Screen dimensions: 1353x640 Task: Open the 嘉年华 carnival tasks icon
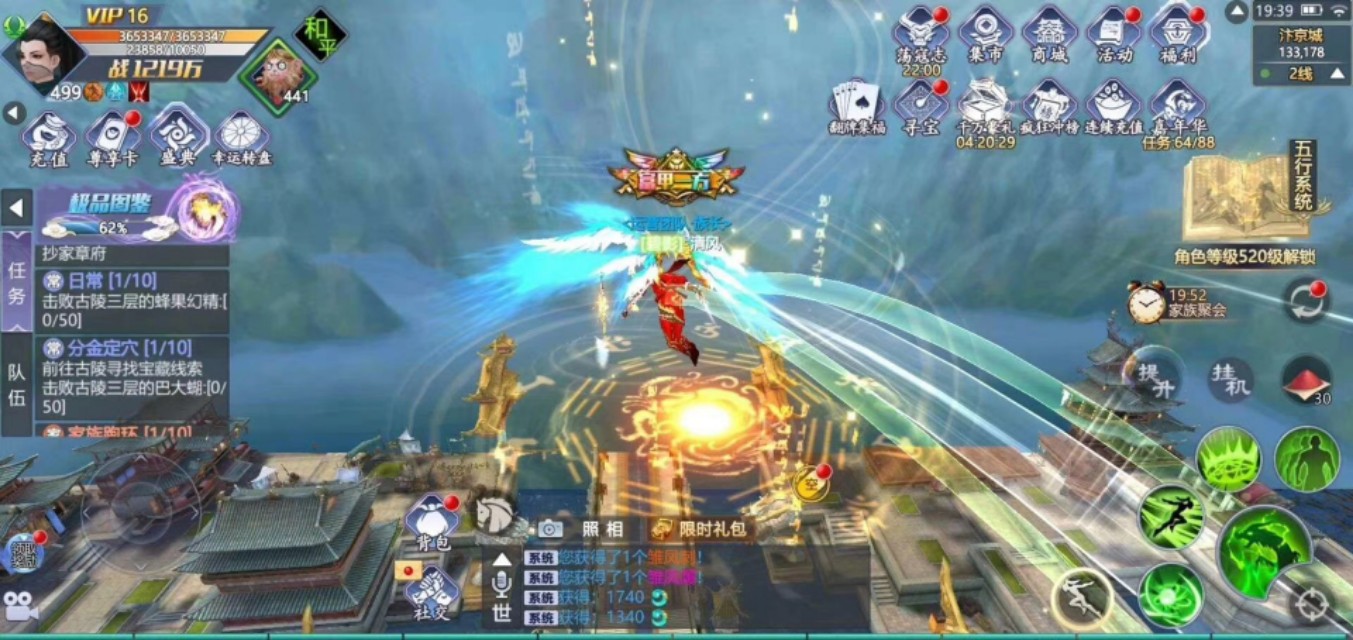(1177, 107)
